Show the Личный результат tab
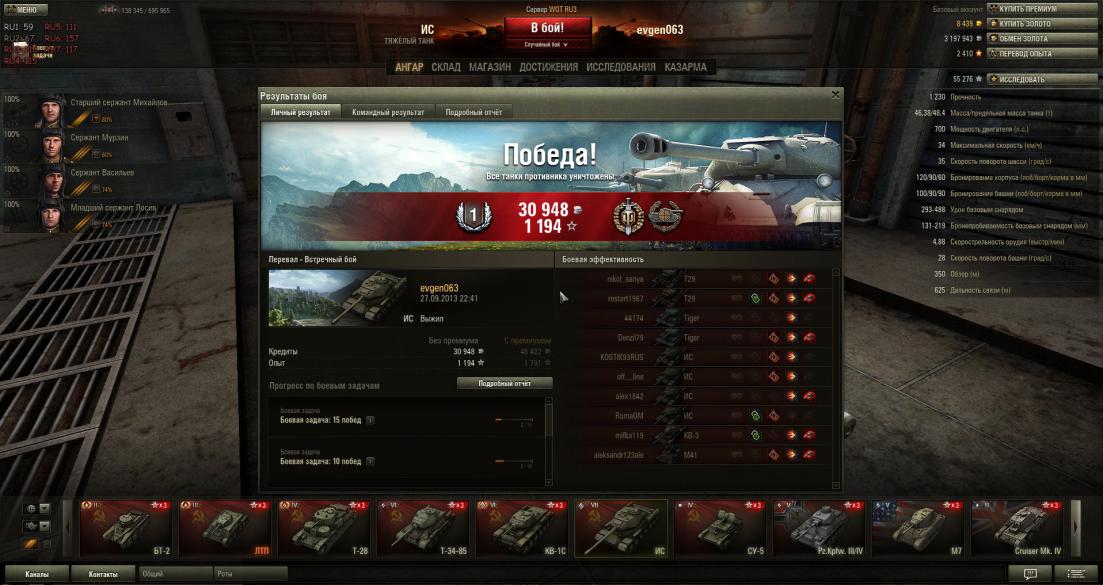The width and height of the screenshot is (1103, 585). 301,113
